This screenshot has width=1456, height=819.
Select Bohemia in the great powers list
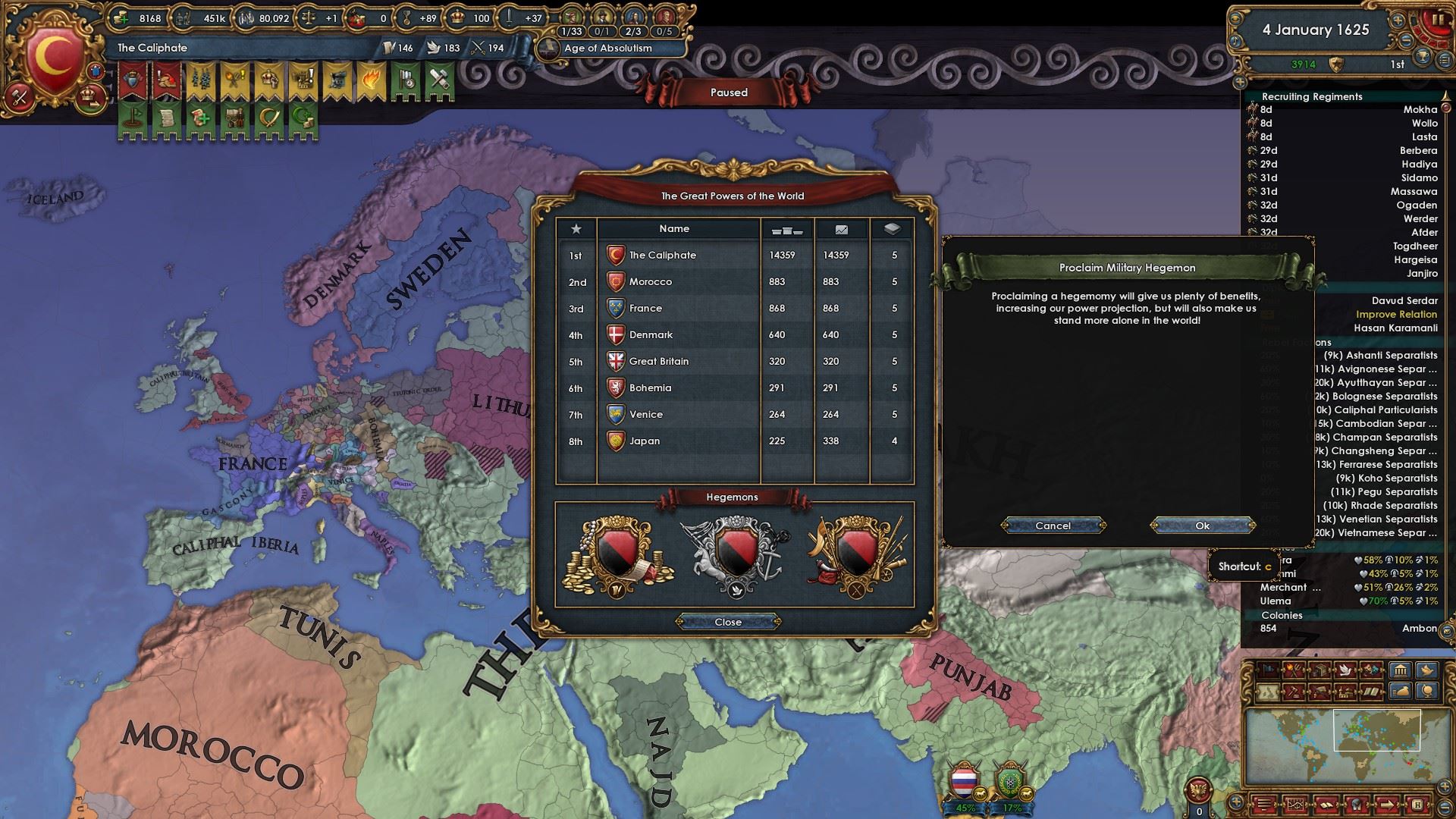pos(650,388)
